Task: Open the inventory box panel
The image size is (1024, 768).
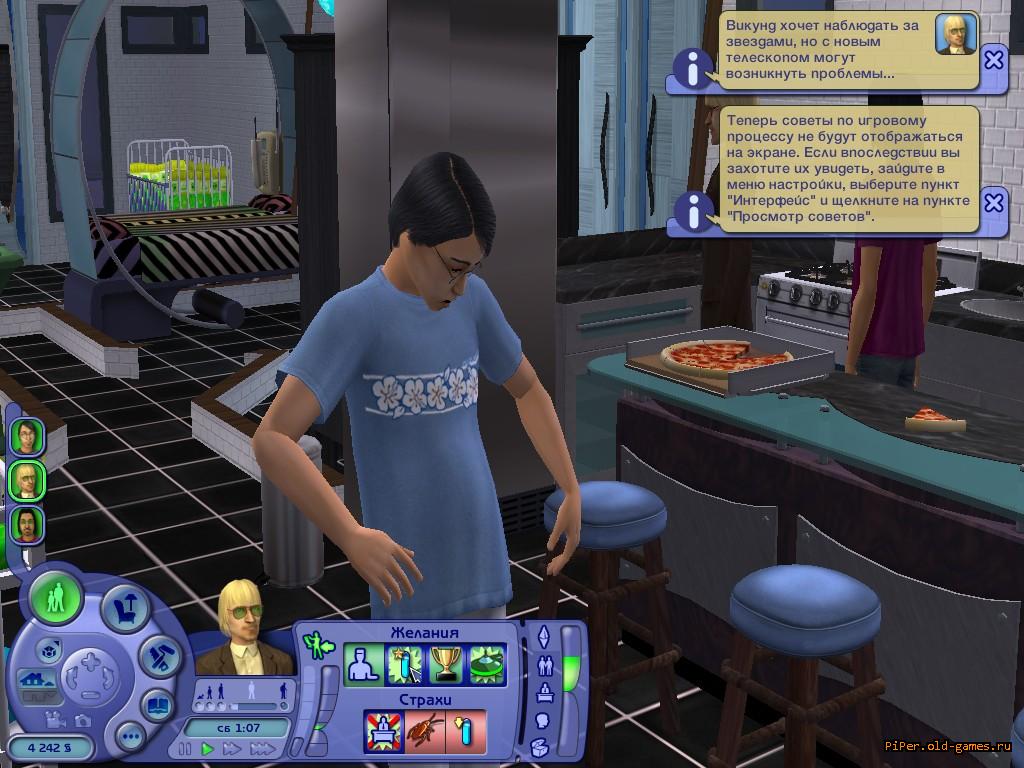Action: (540, 746)
